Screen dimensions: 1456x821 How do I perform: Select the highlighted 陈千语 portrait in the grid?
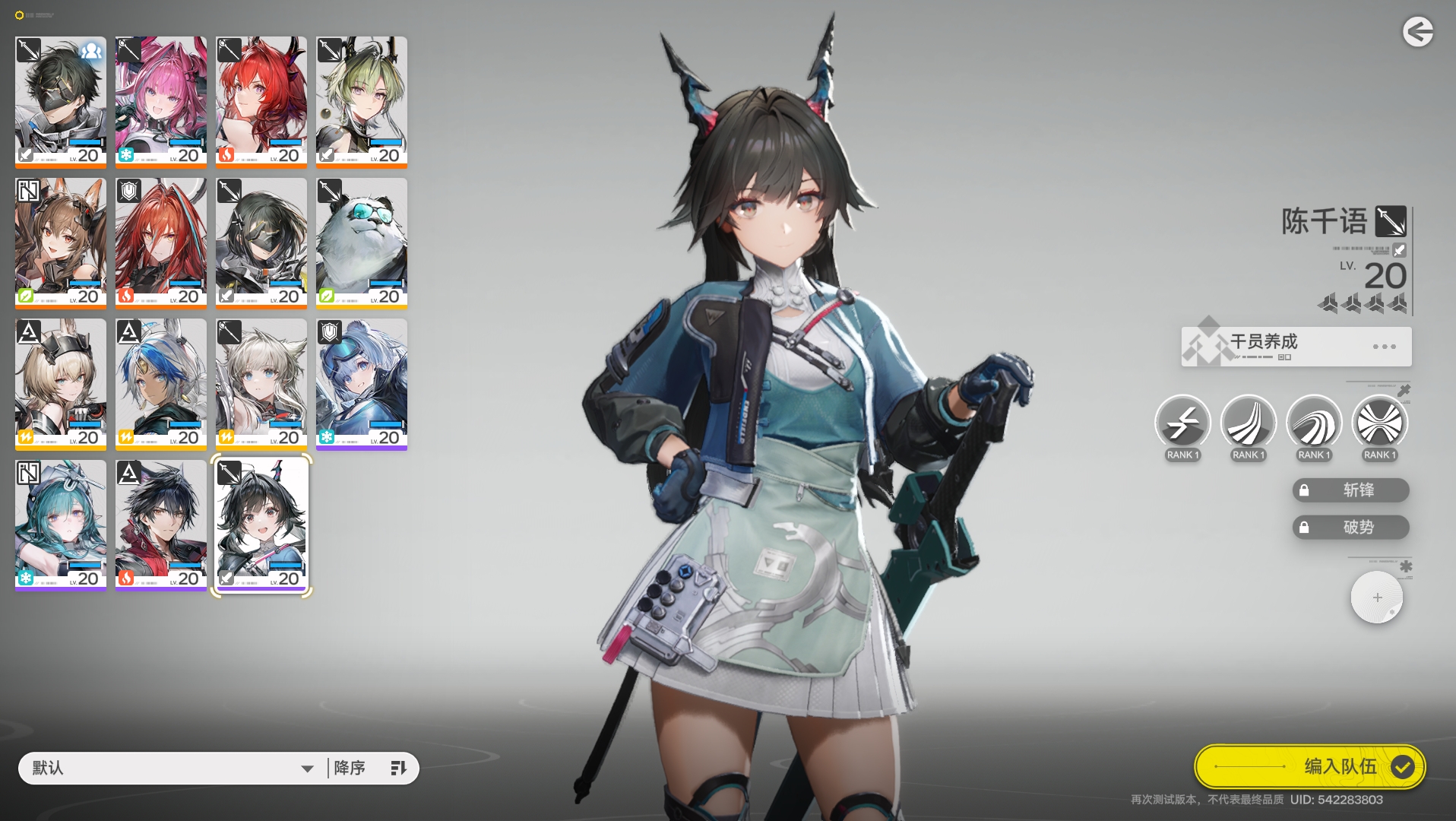point(261,523)
